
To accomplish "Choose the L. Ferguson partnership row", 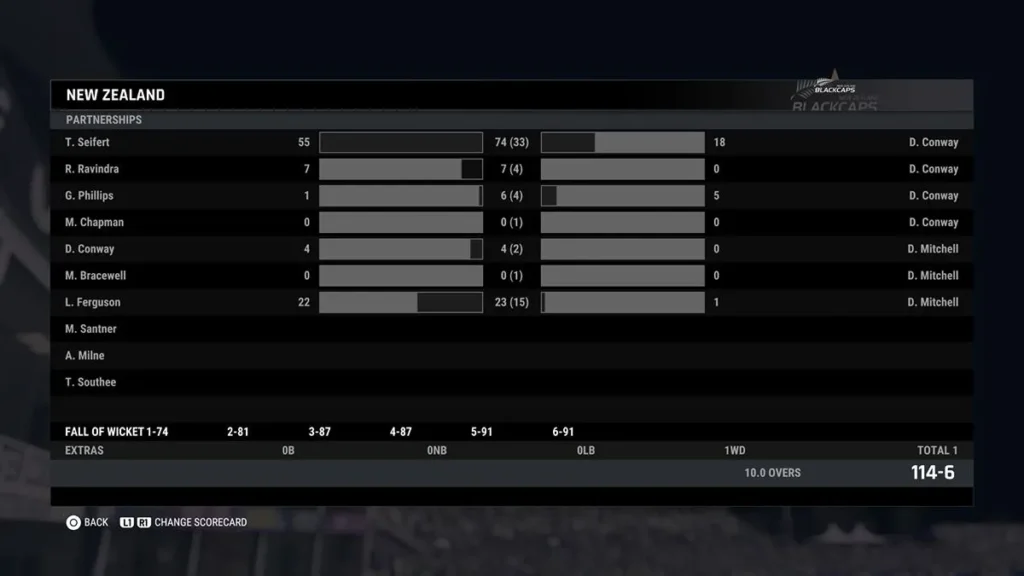I will 92,302.
